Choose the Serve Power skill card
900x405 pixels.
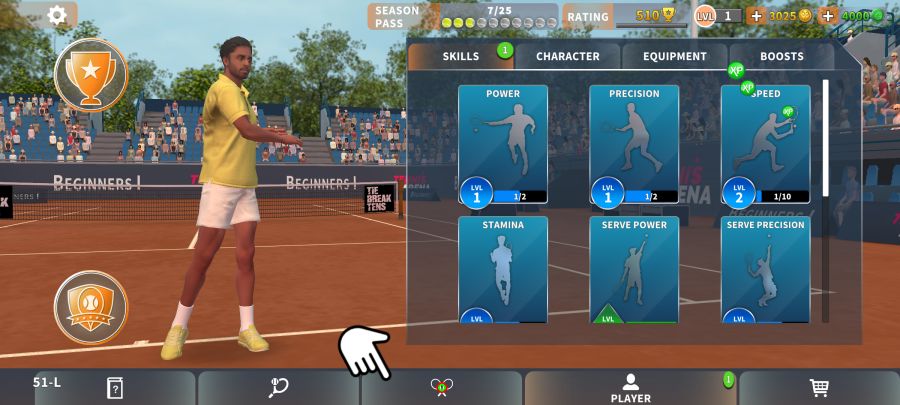coord(634,270)
